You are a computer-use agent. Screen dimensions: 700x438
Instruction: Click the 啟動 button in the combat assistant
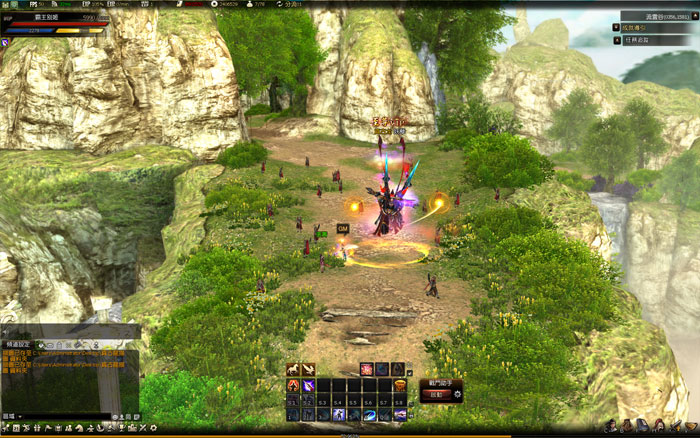coord(436,394)
